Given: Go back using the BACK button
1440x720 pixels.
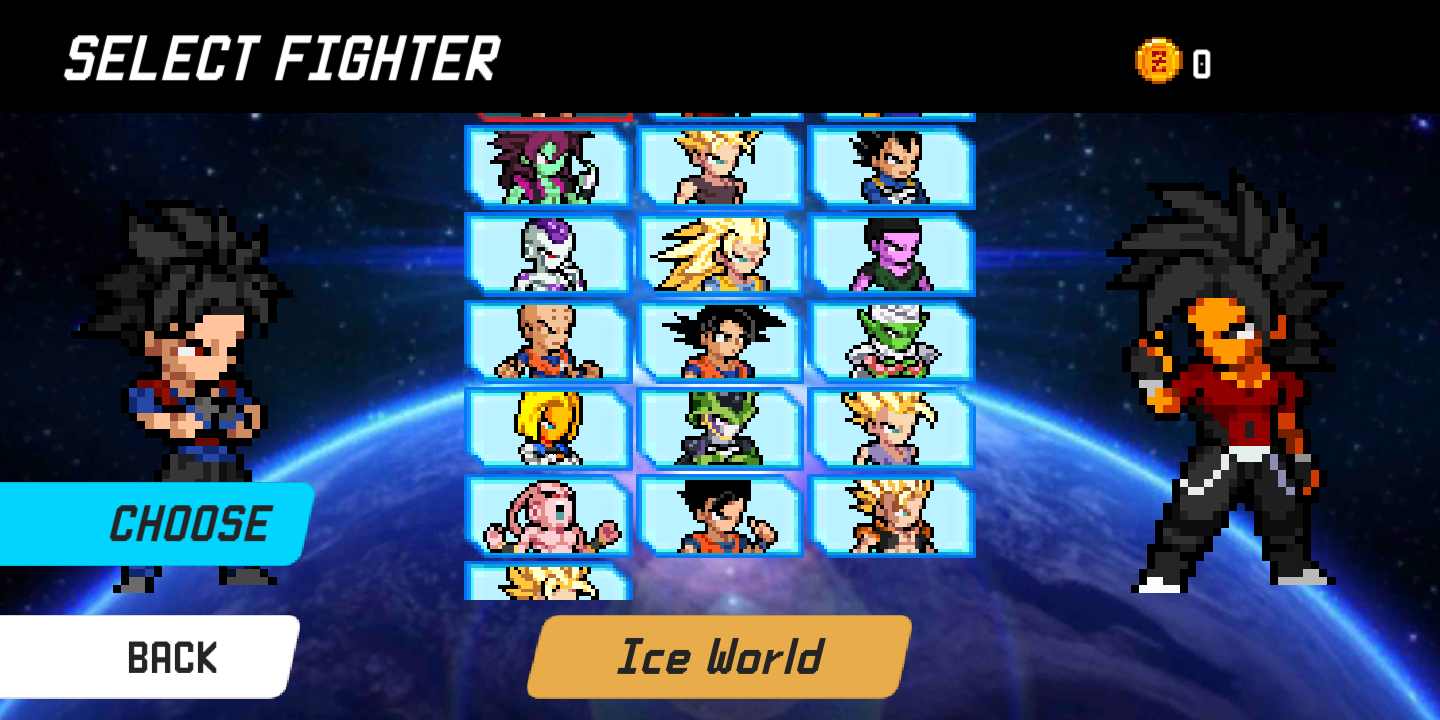Looking at the screenshot, I should coord(150,657).
